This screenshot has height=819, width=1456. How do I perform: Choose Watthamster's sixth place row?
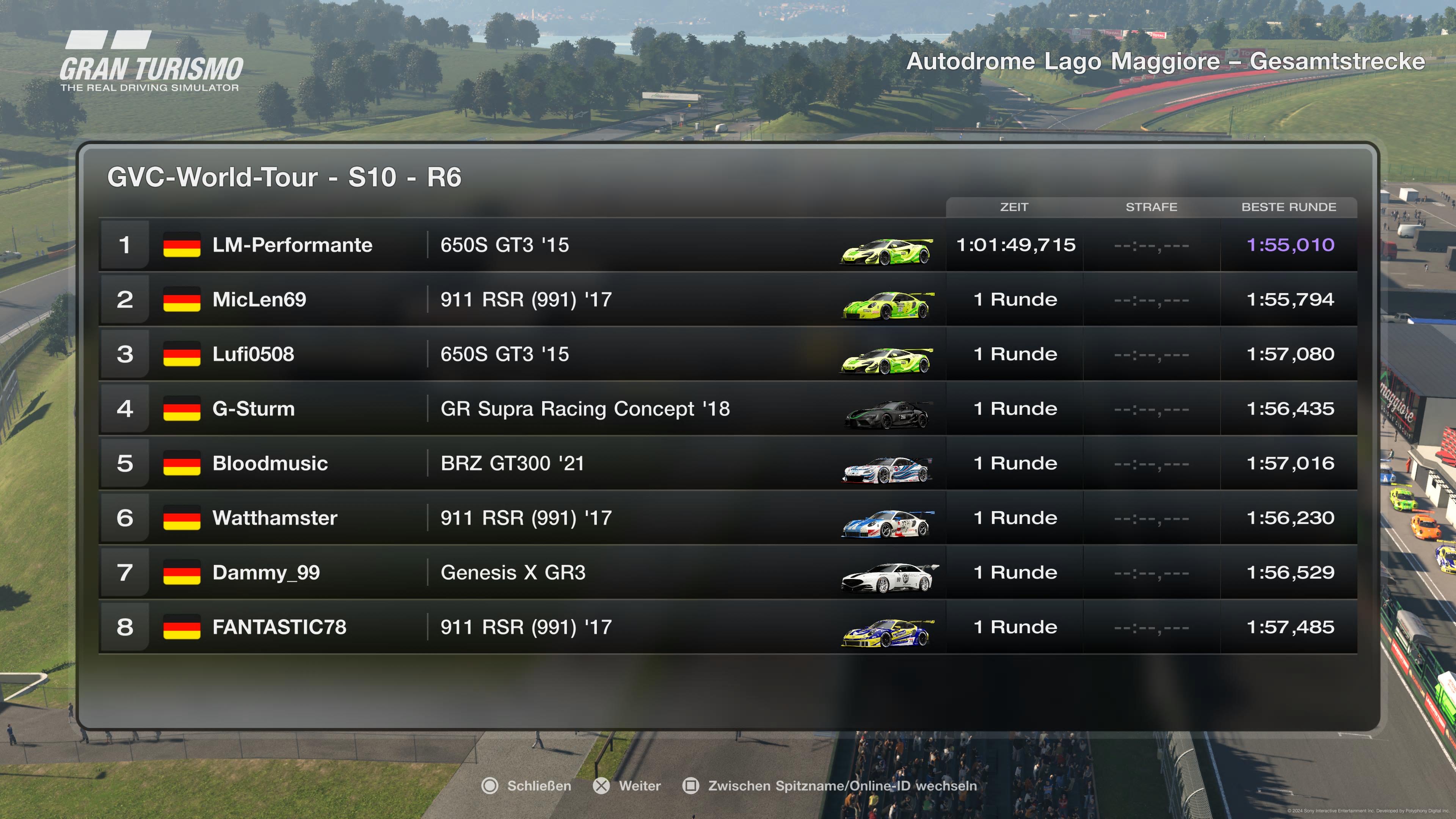click(728, 518)
